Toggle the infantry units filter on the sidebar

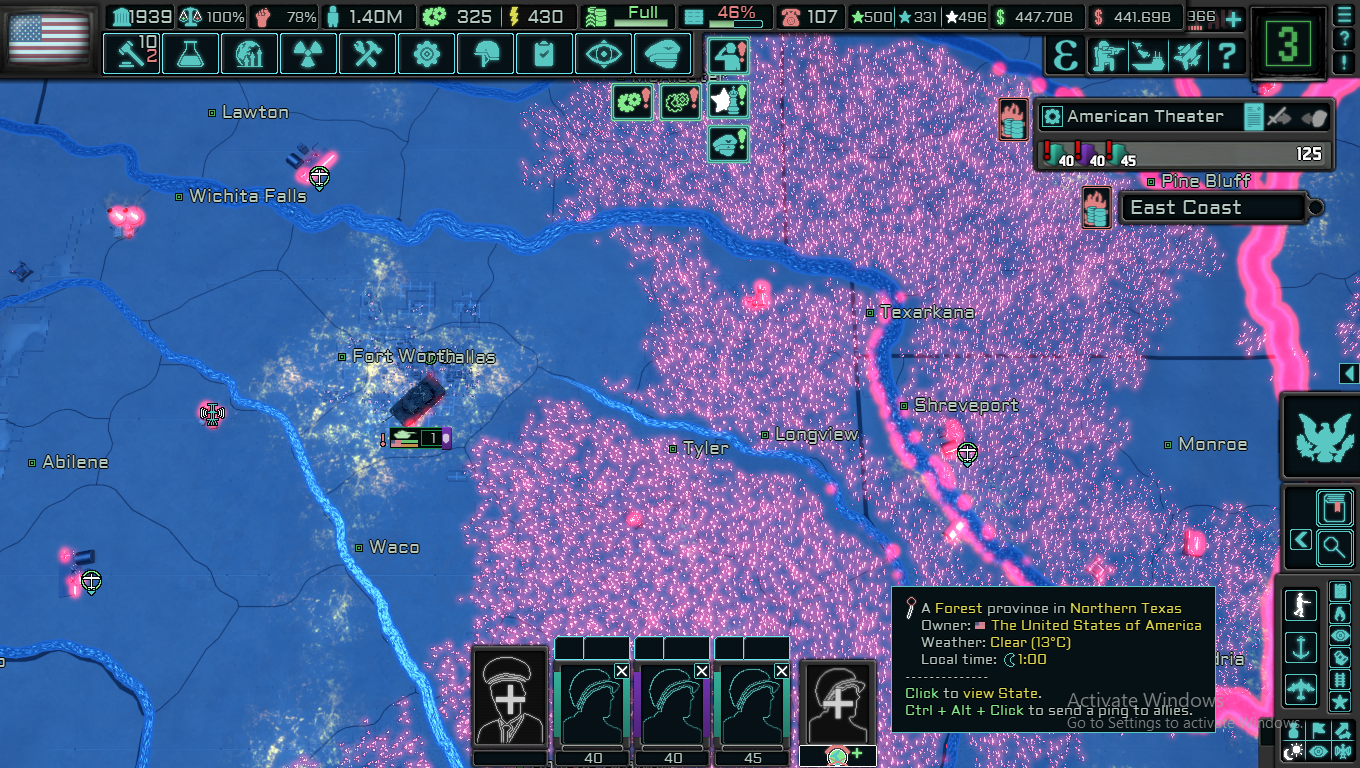coord(1301,603)
